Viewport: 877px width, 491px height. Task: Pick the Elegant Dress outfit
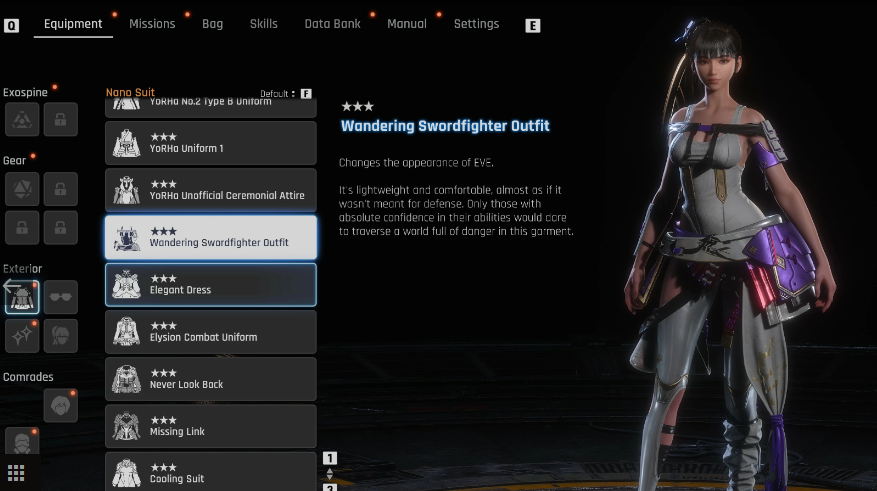(x=211, y=284)
